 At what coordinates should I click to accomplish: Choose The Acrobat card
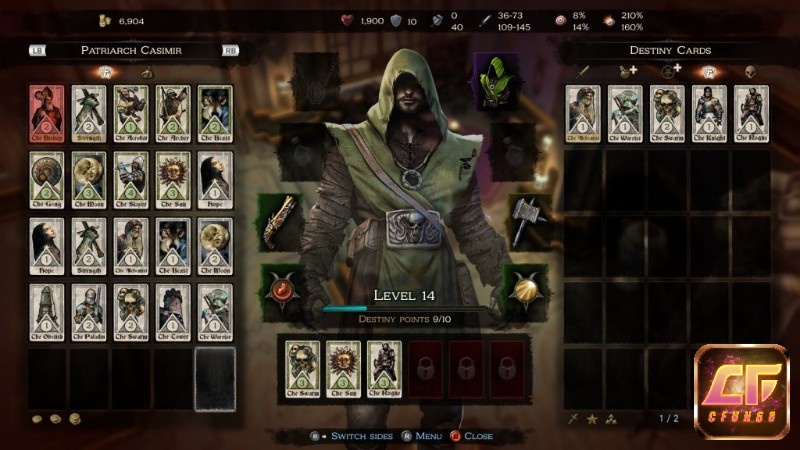tap(131, 110)
